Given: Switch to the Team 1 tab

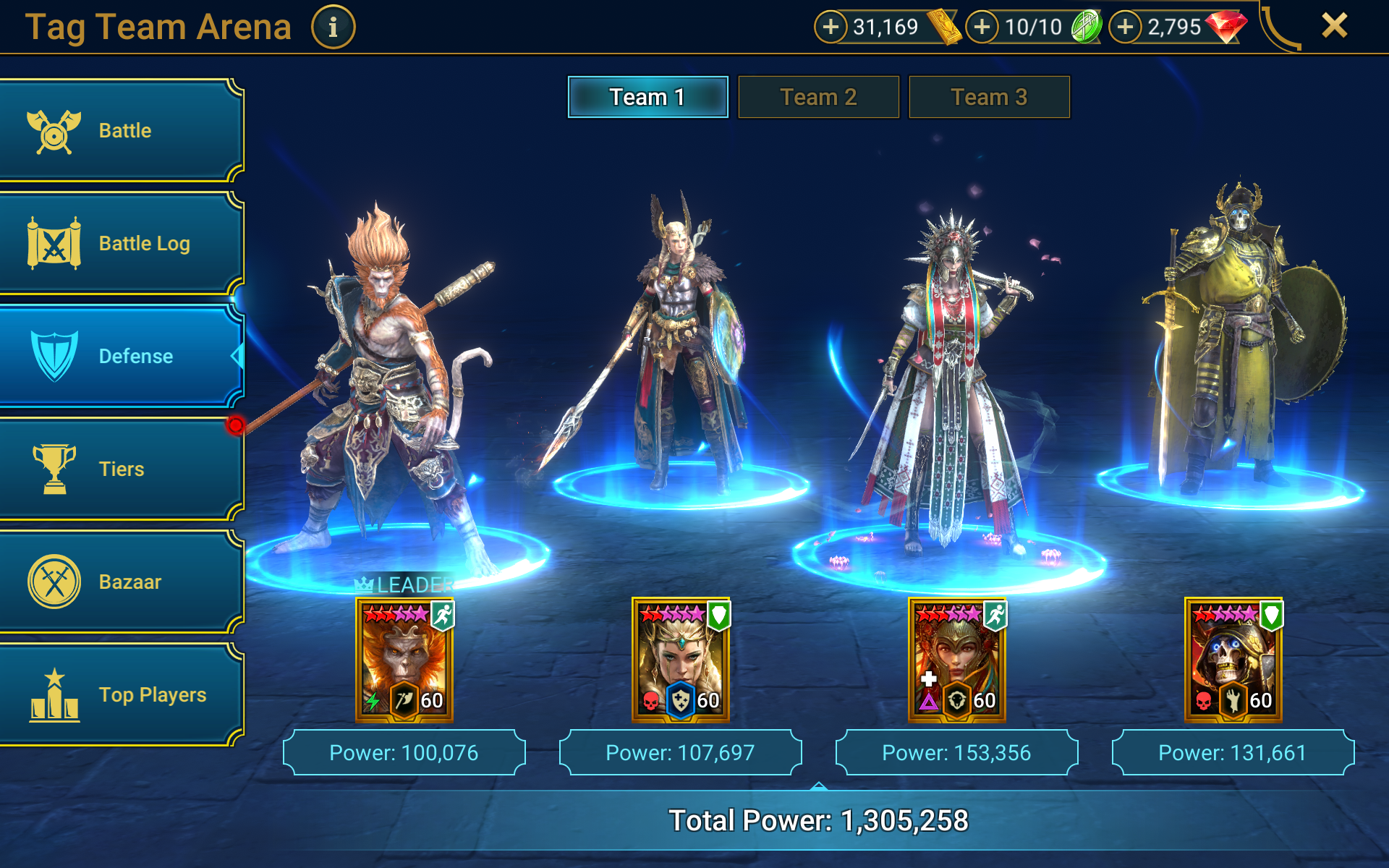Looking at the screenshot, I should point(647,97).
